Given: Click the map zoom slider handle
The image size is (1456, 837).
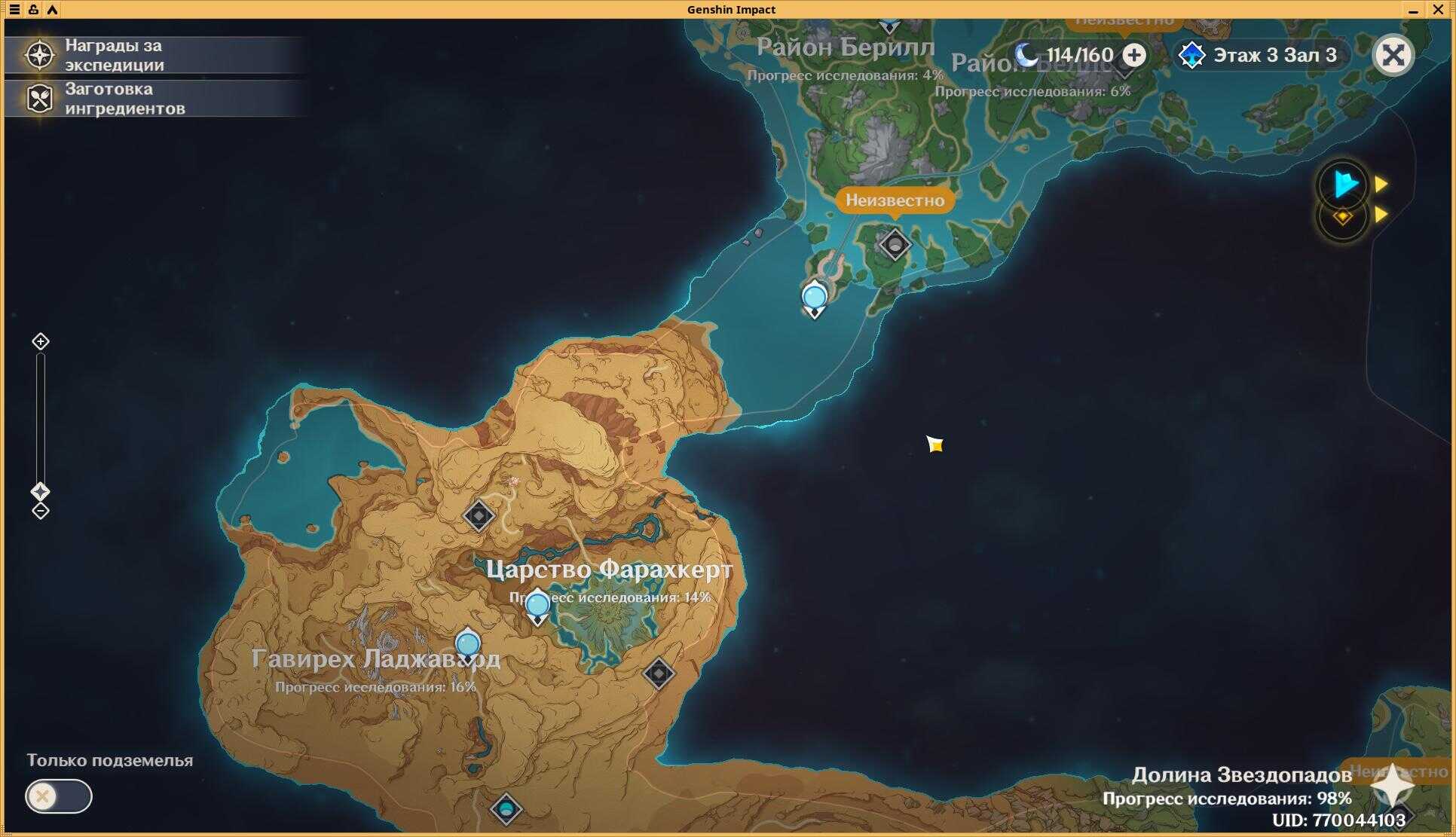Looking at the screenshot, I should [41, 492].
